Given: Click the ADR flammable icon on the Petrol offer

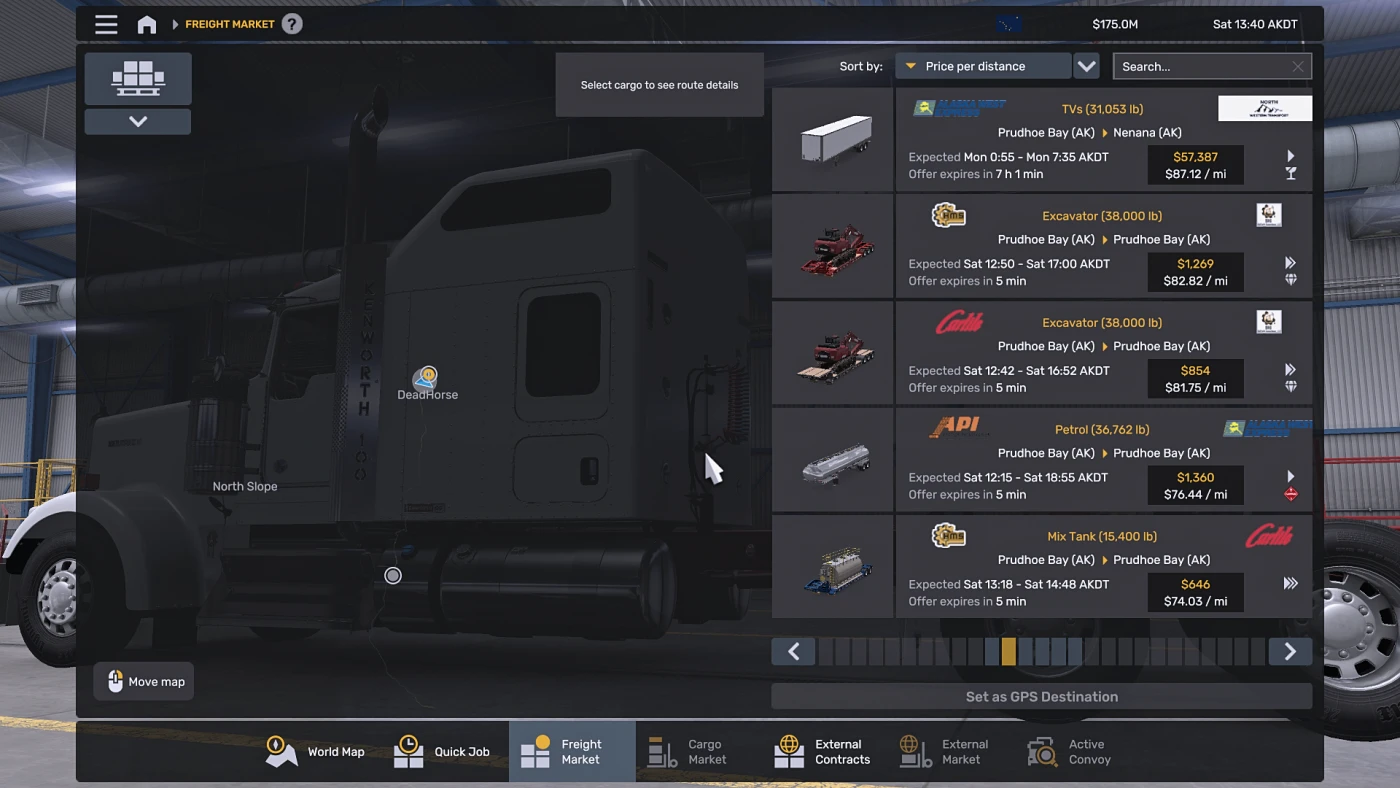Looking at the screenshot, I should click(x=1290, y=493).
